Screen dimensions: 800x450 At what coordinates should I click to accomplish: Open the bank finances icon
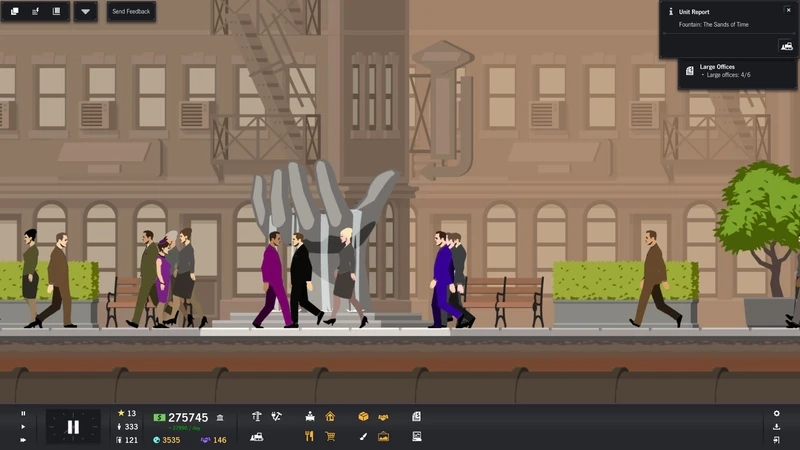(x=220, y=417)
